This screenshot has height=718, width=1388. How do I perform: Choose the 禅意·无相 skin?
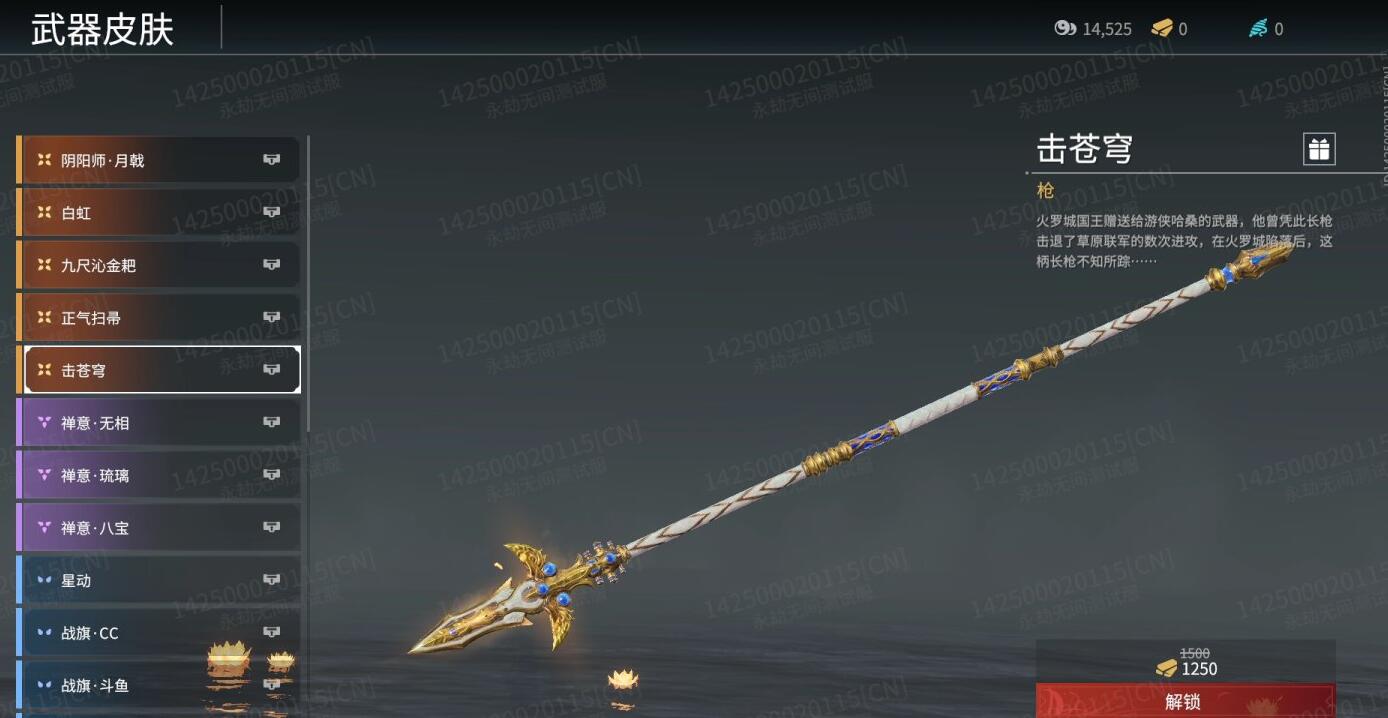tap(158, 423)
